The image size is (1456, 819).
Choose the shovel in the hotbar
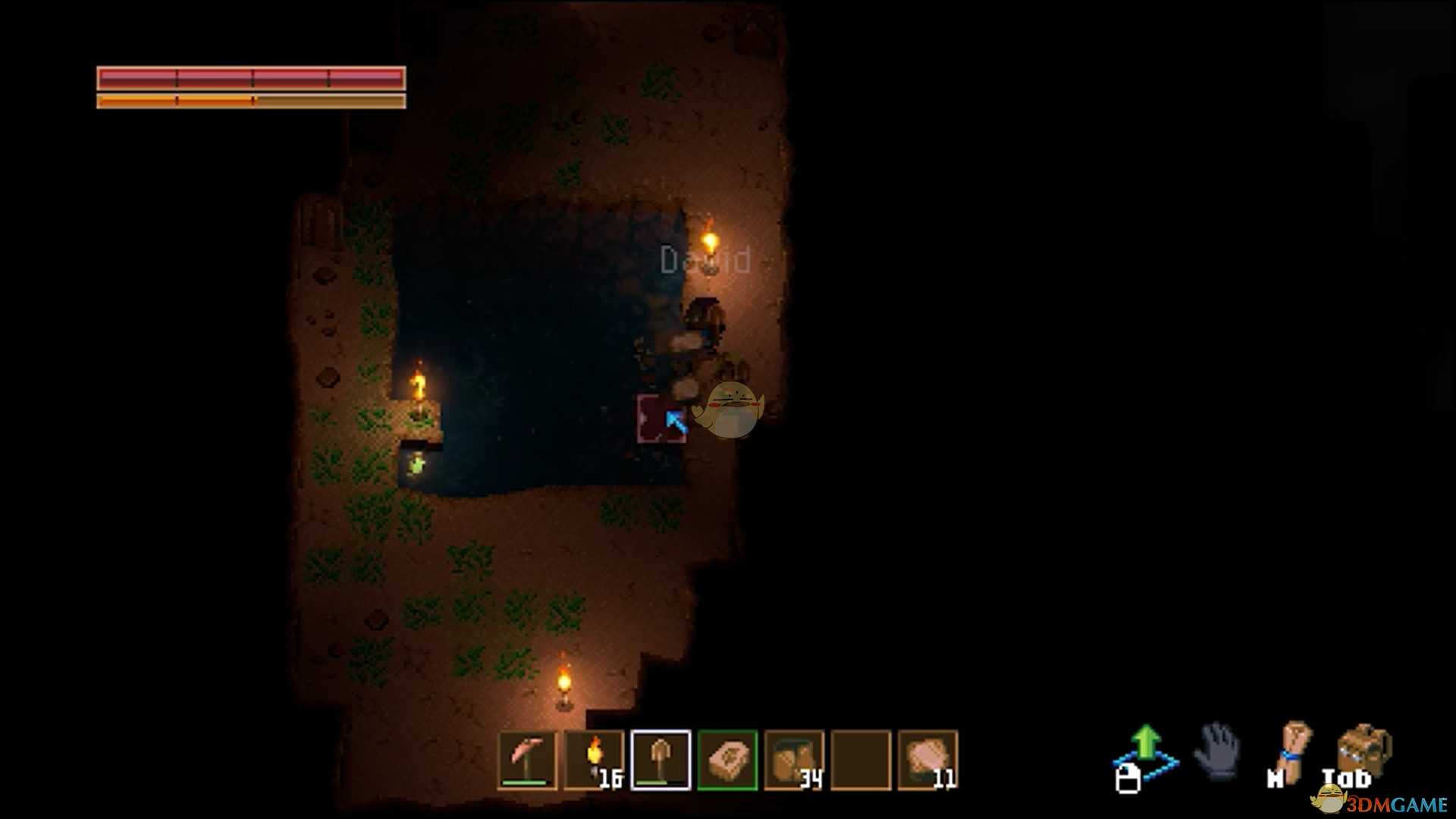pos(661,759)
